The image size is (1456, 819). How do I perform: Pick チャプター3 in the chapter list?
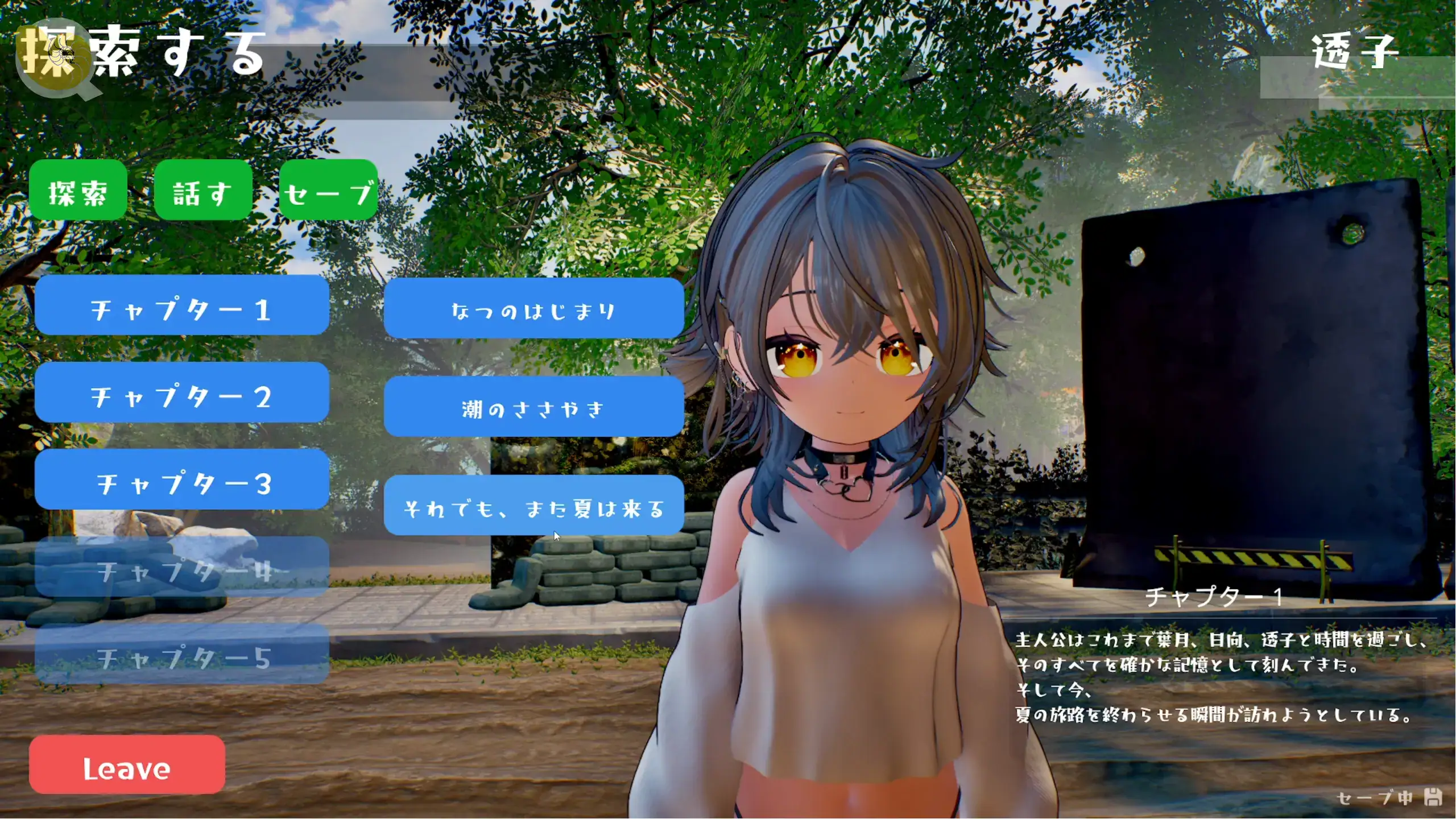coord(182,480)
